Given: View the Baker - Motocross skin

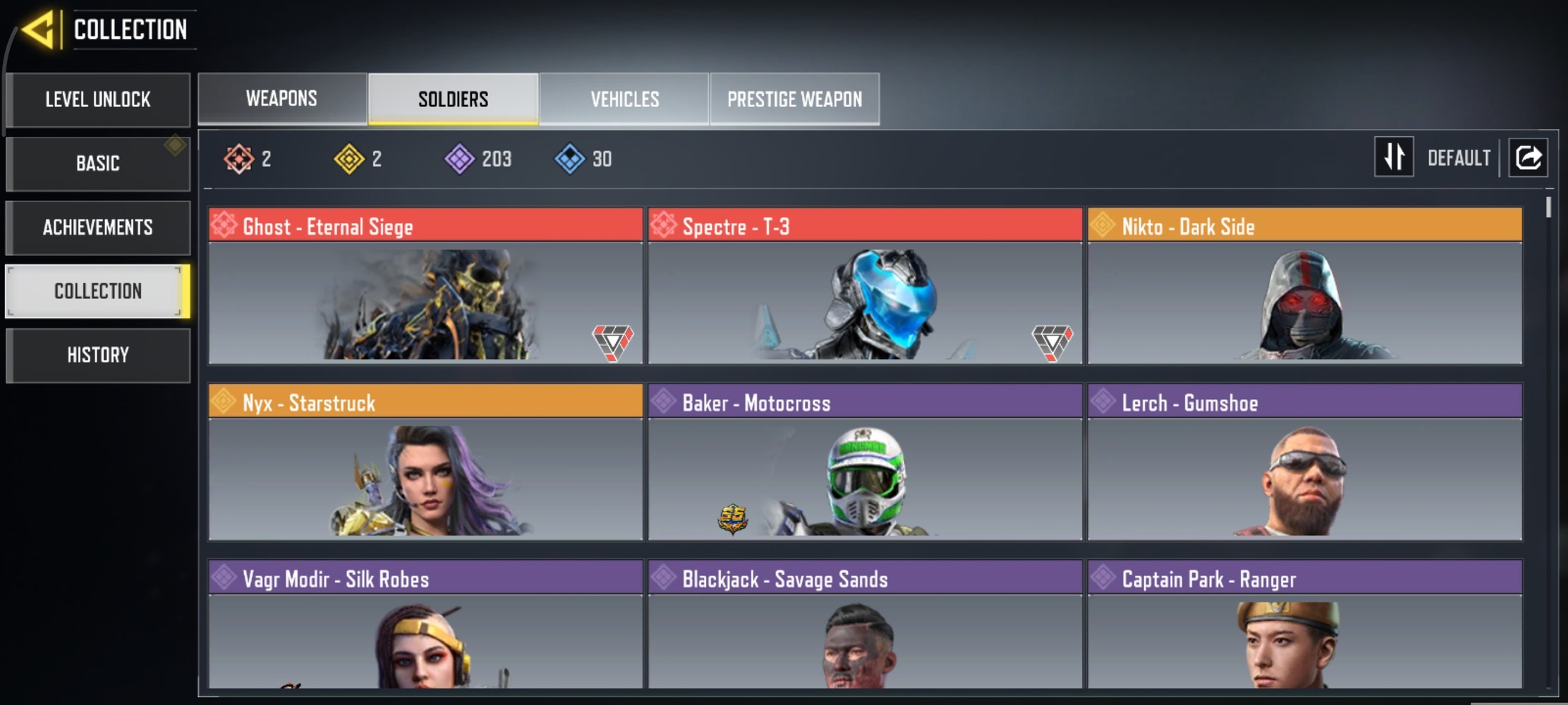Looking at the screenshot, I should [865, 462].
